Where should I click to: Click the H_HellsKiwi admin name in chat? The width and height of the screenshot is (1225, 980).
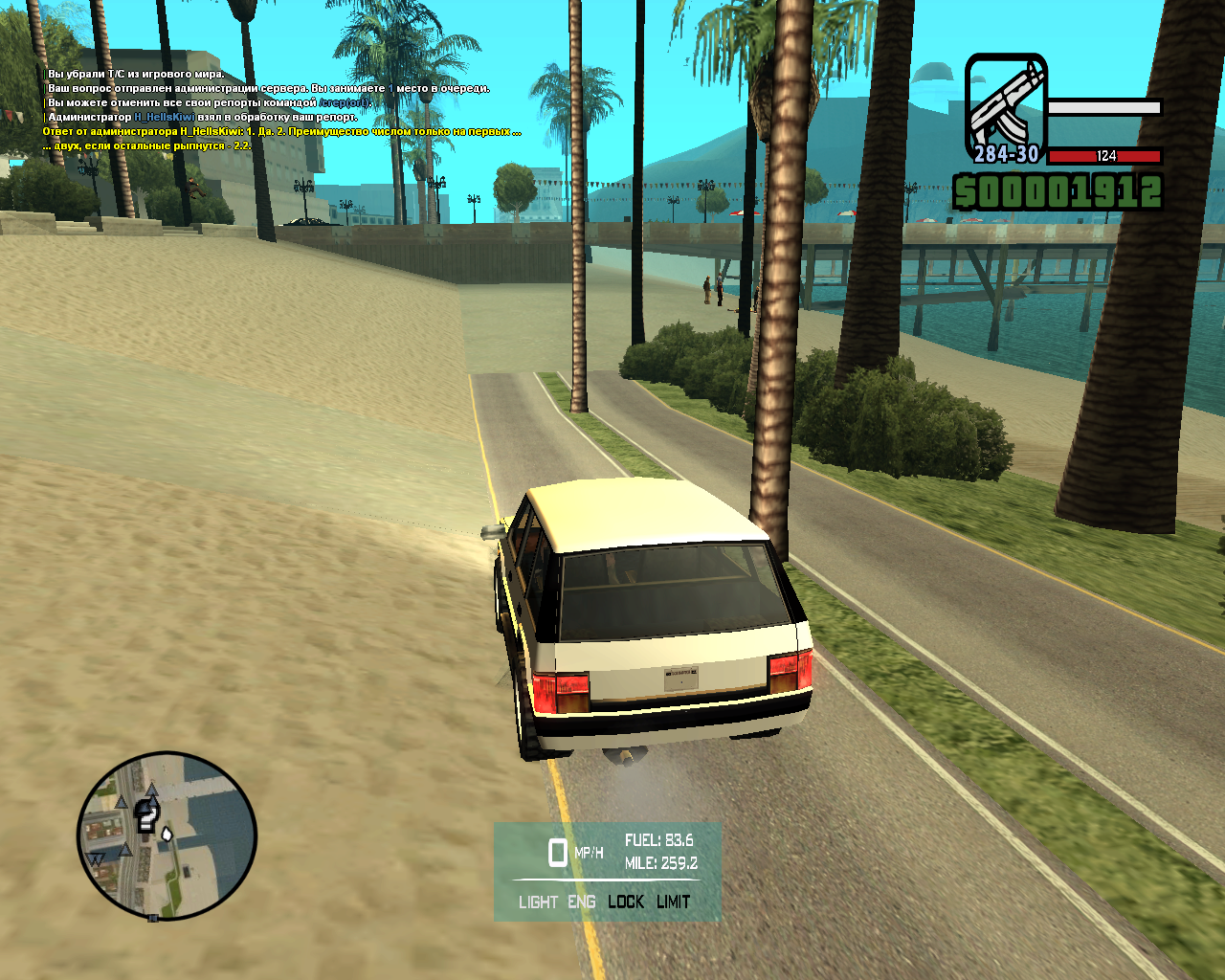point(164,117)
